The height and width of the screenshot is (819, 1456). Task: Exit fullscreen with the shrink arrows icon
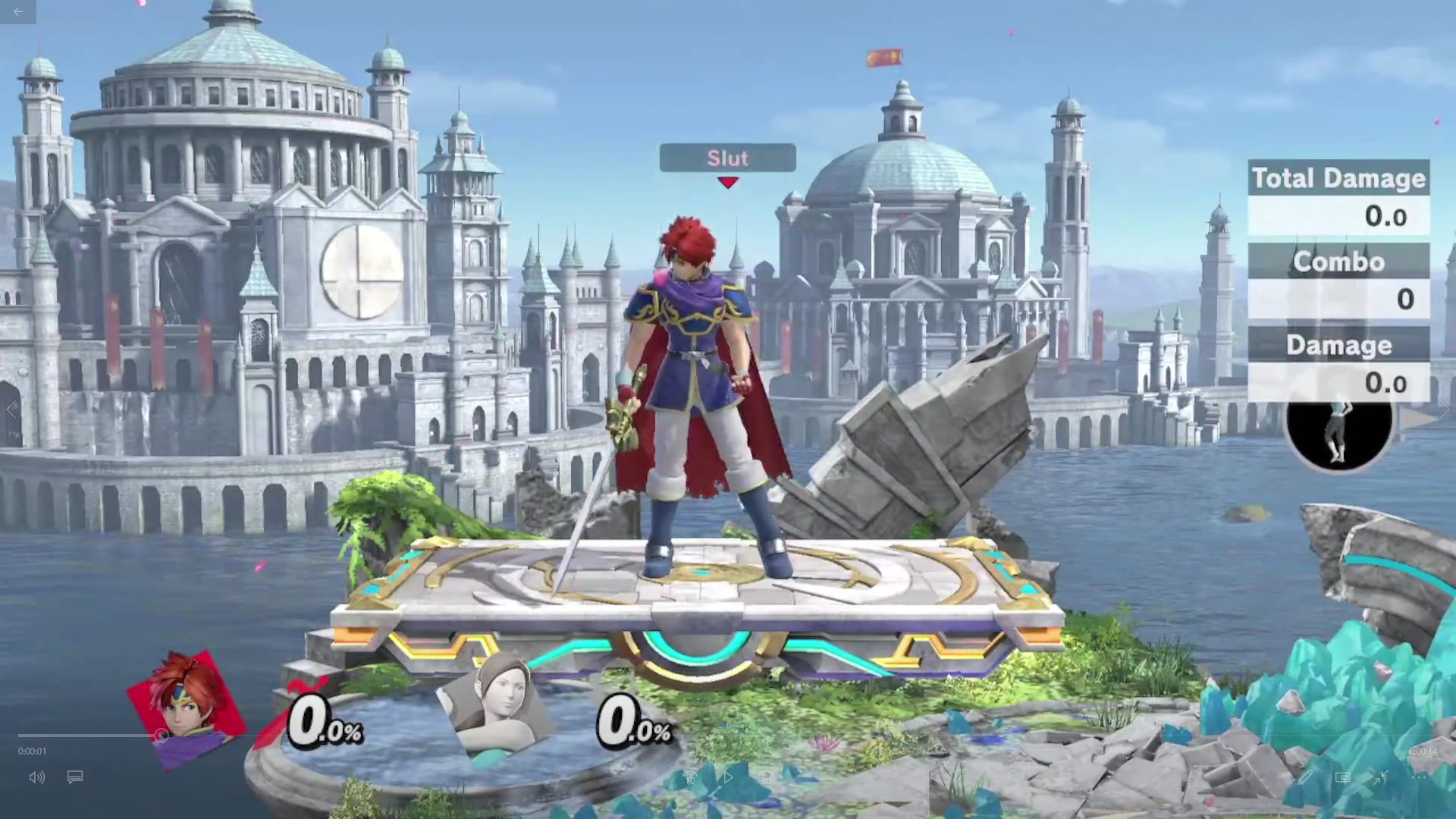point(1380,776)
